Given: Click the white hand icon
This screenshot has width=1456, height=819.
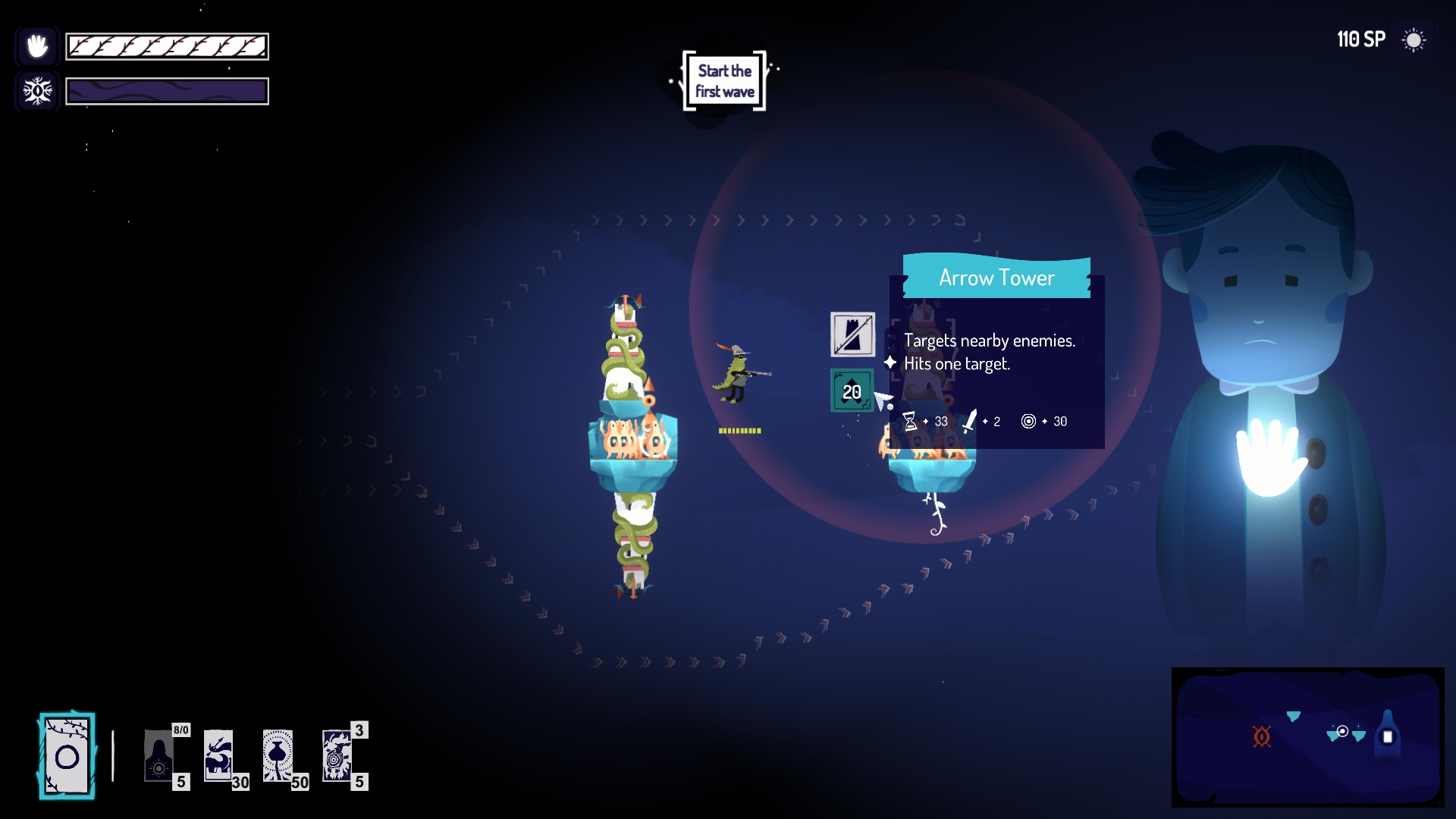Looking at the screenshot, I should [37, 46].
